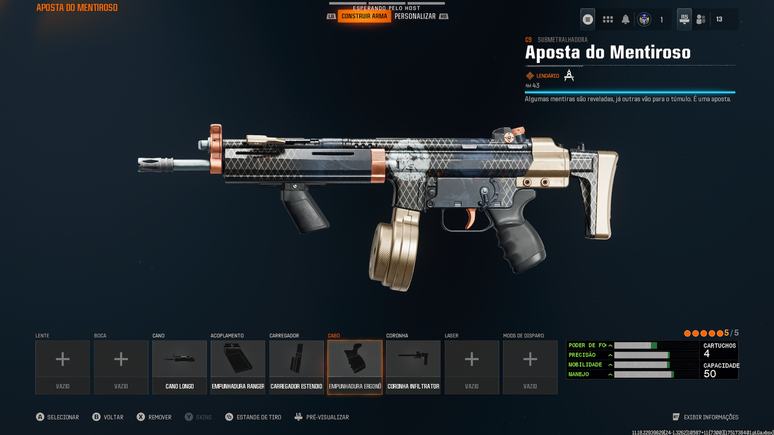This screenshot has height=435, width=774.
Task: Click the Remover attachment option
Action: coord(155,417)
